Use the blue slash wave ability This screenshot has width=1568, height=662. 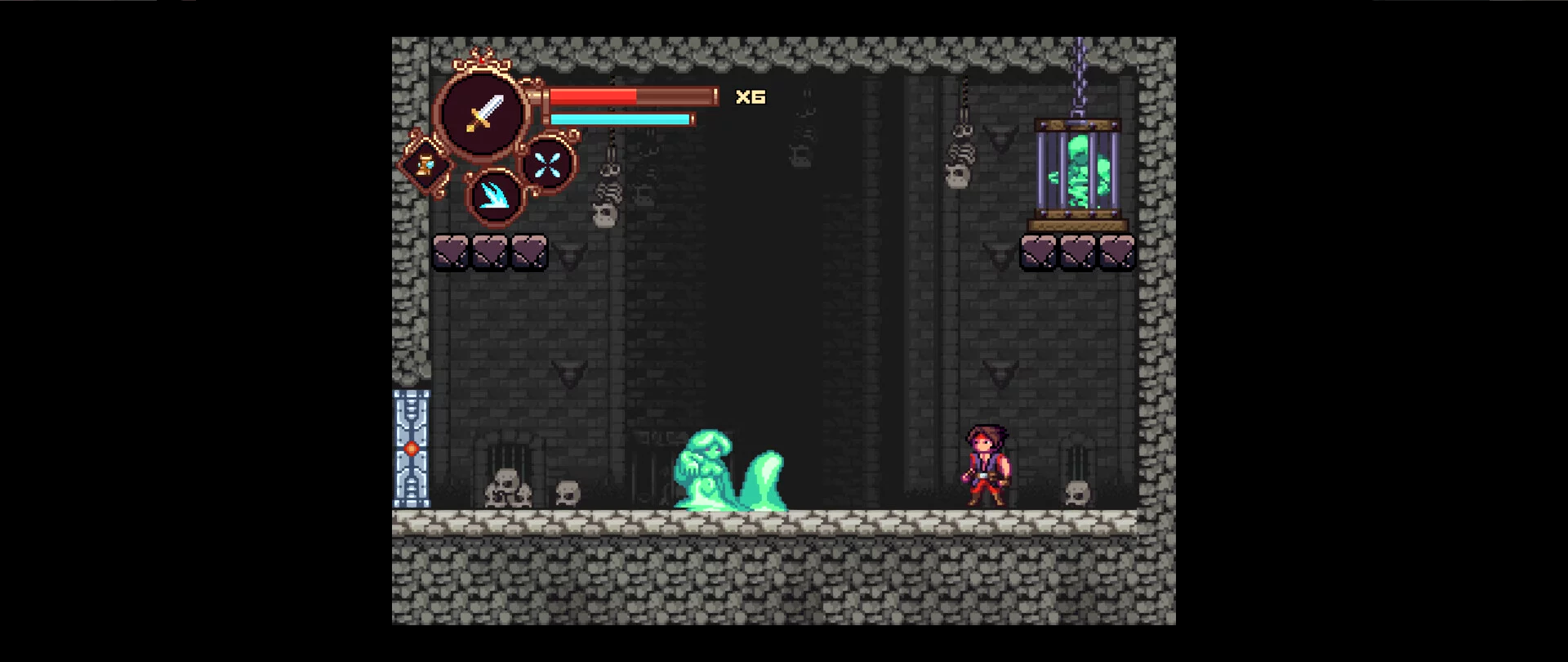pos(494,196)
